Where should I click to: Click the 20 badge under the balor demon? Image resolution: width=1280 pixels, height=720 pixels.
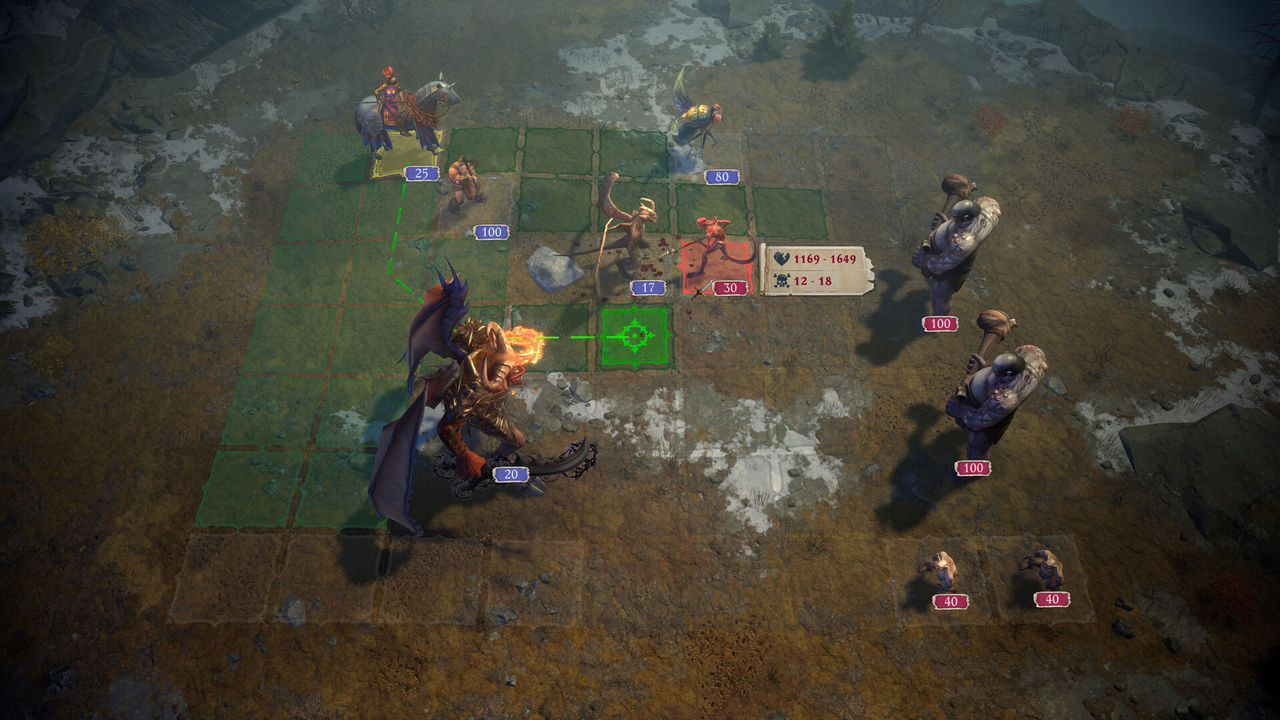[x=511, y=475]
